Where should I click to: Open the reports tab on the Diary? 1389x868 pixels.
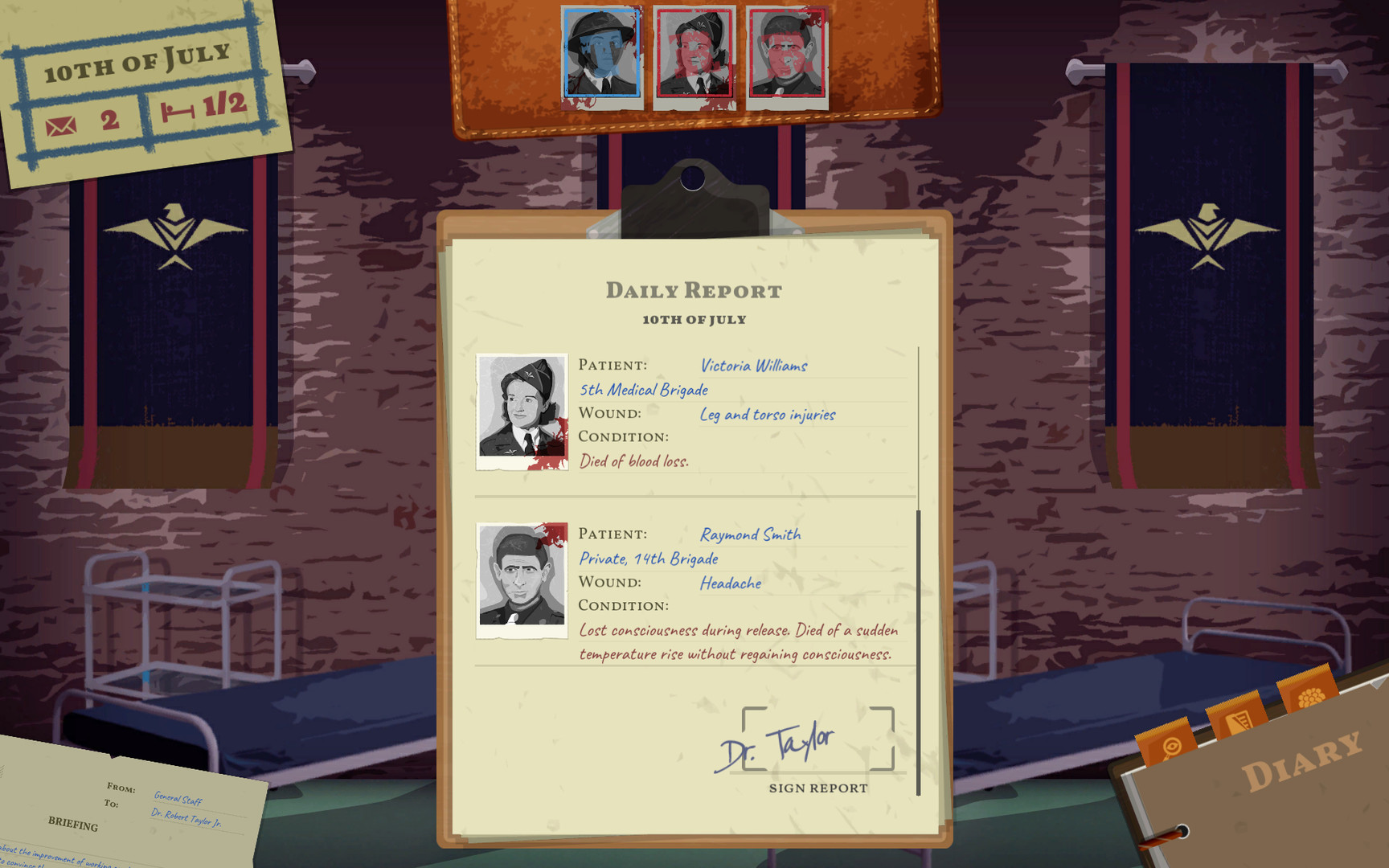click(1238, 720)
